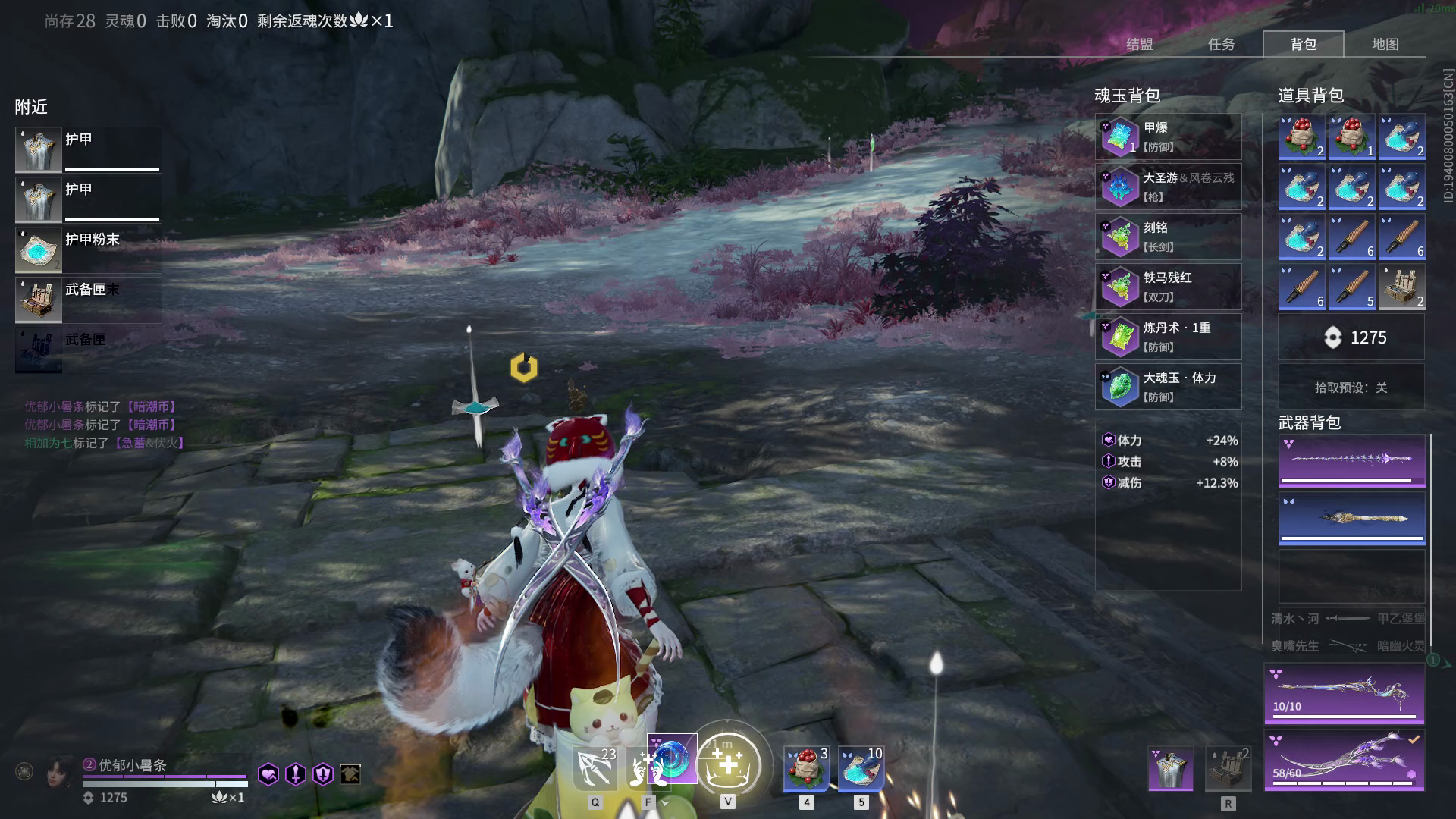Viewport: 1456px width, 819px height.
Task: Switch to the 结盟 tab
Action: pos(1139,44)
